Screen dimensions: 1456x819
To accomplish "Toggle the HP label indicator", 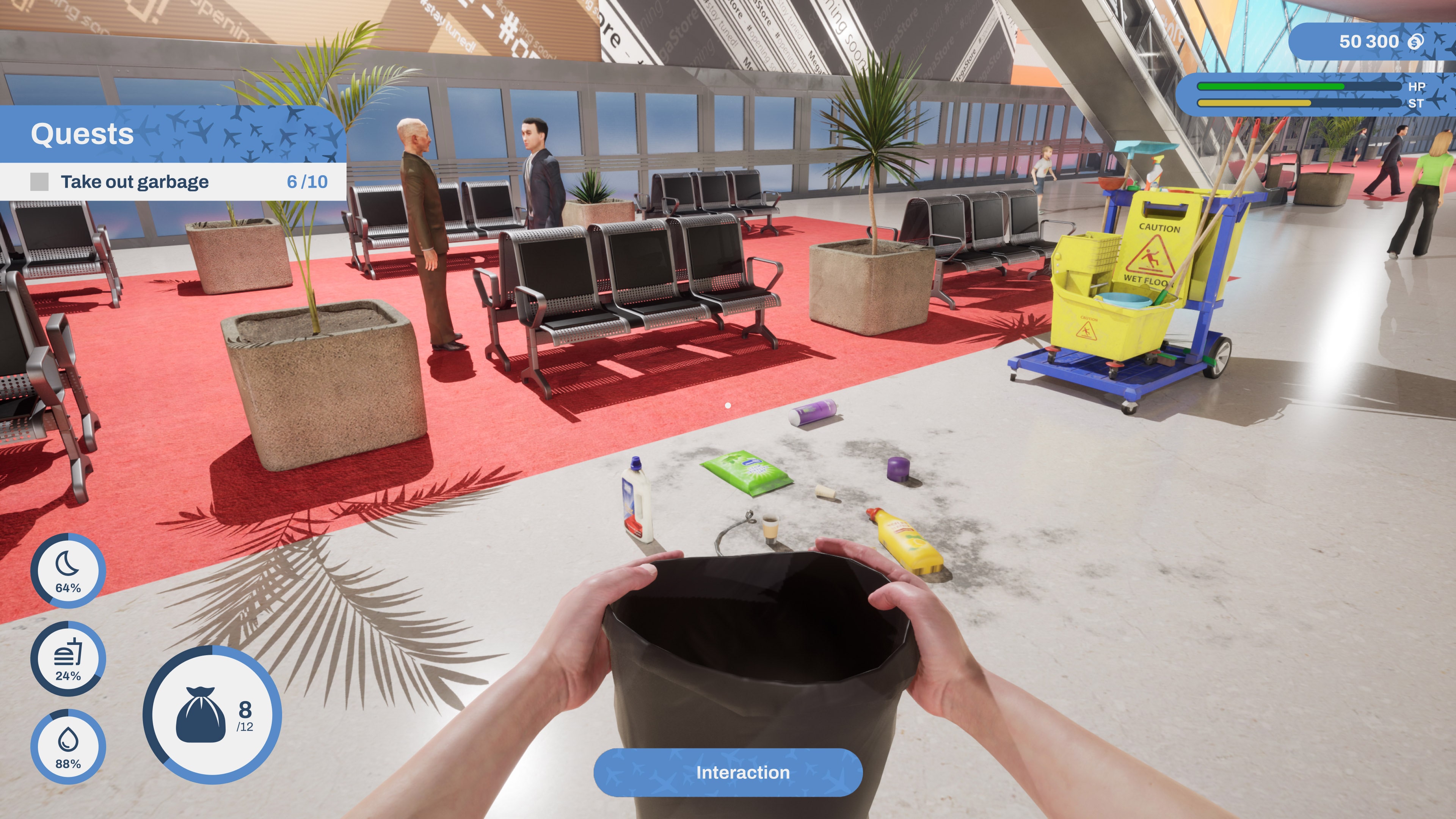I will [1418, 86].
